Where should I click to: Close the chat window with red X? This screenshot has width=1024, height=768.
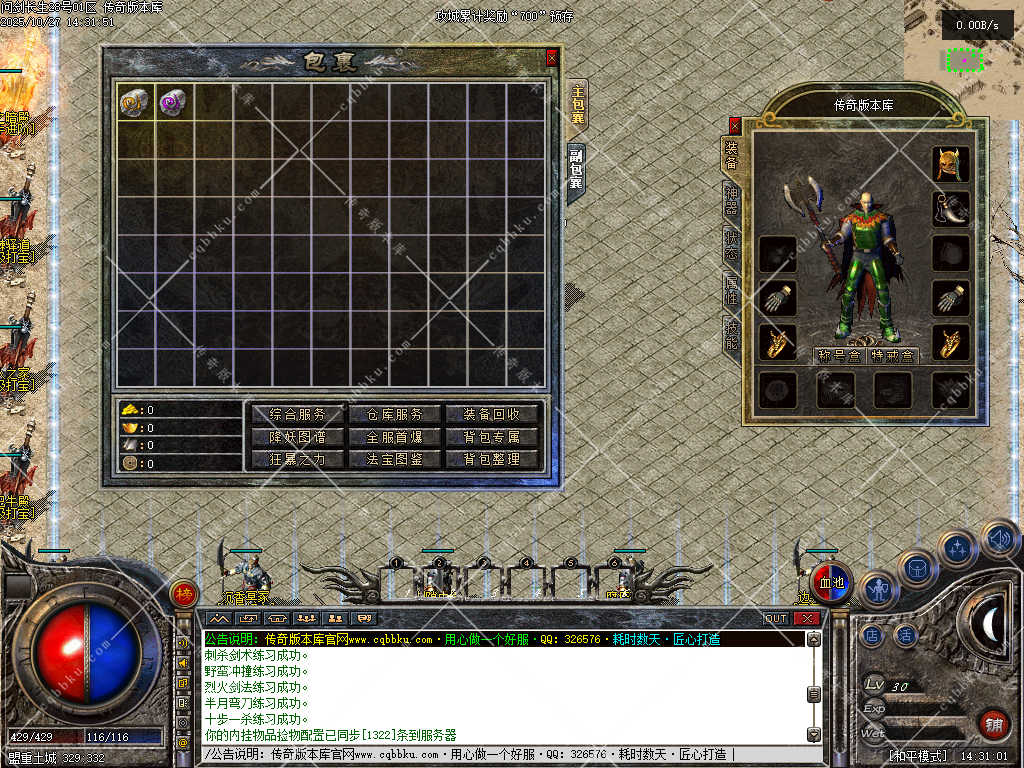806,618
